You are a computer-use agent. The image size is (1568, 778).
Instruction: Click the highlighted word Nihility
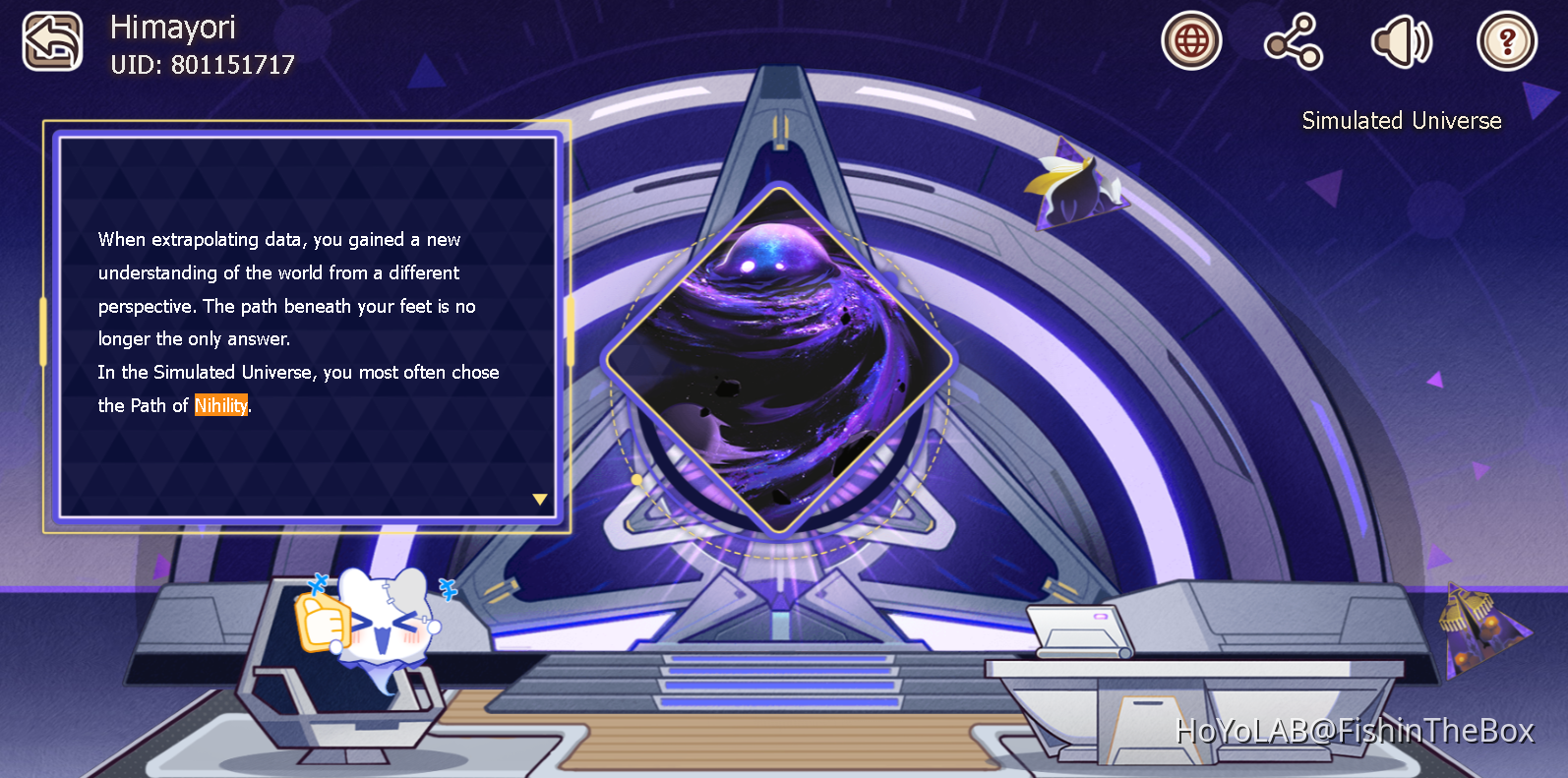(x=220, y=405)
